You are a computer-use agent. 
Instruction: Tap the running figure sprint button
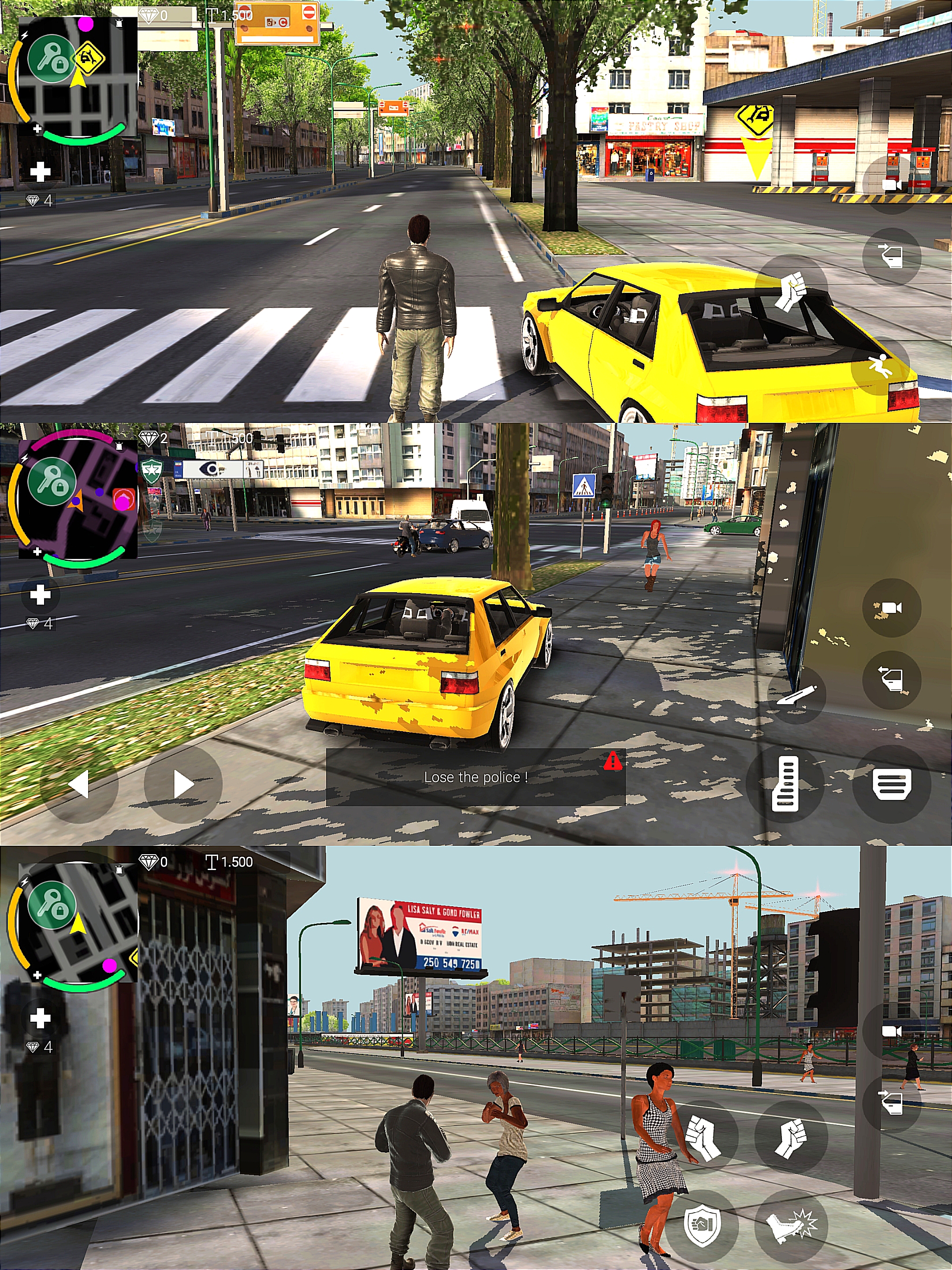click(880, 366)
